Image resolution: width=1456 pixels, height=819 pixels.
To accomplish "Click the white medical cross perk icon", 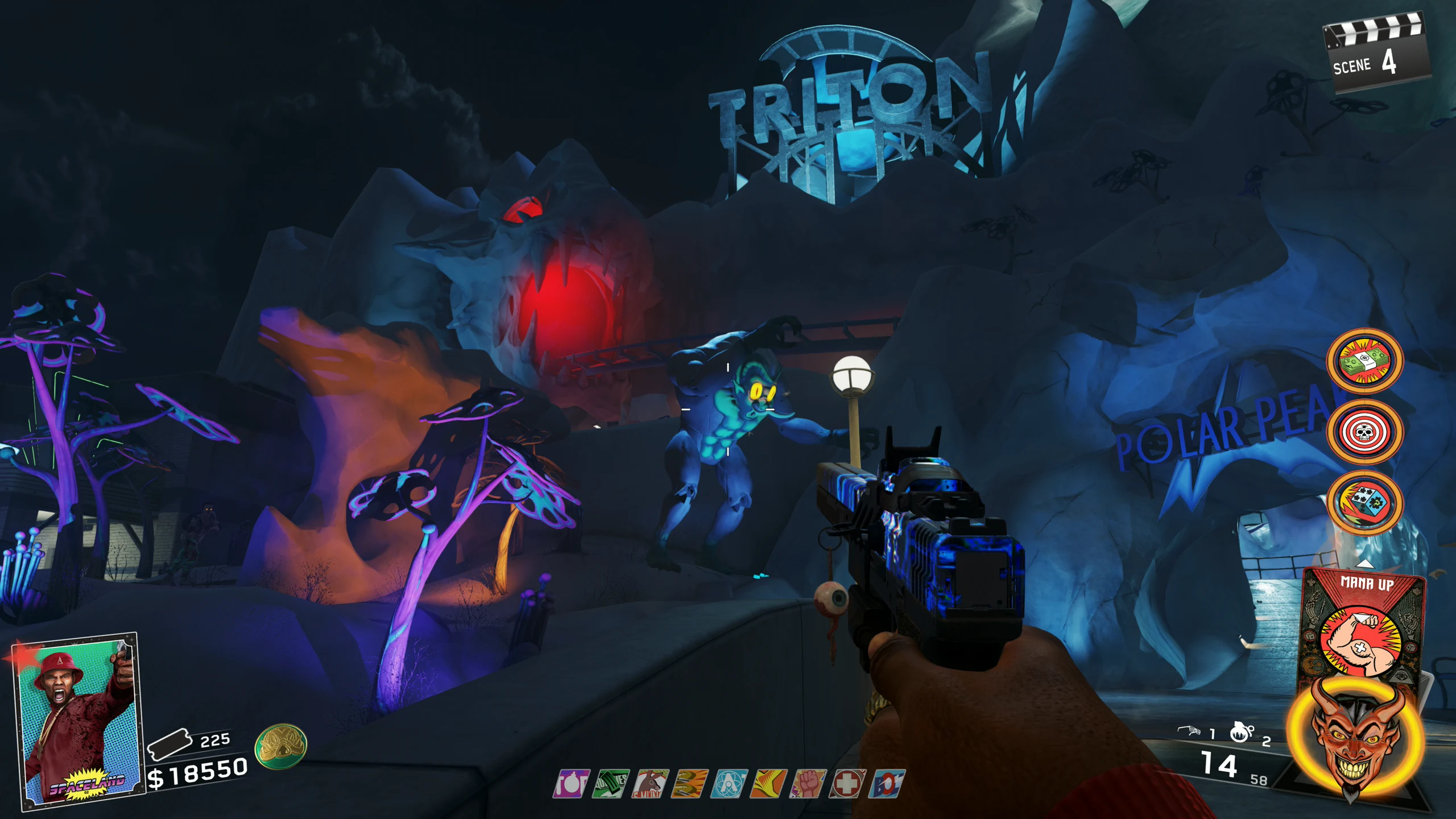I will pyautogui.click(x=847, y=784).
